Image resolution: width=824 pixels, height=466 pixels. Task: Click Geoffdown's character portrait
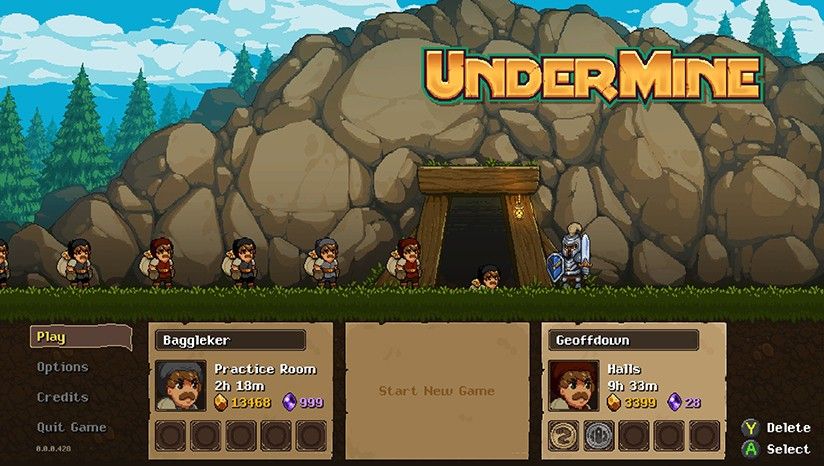click(x=574, y=386)
